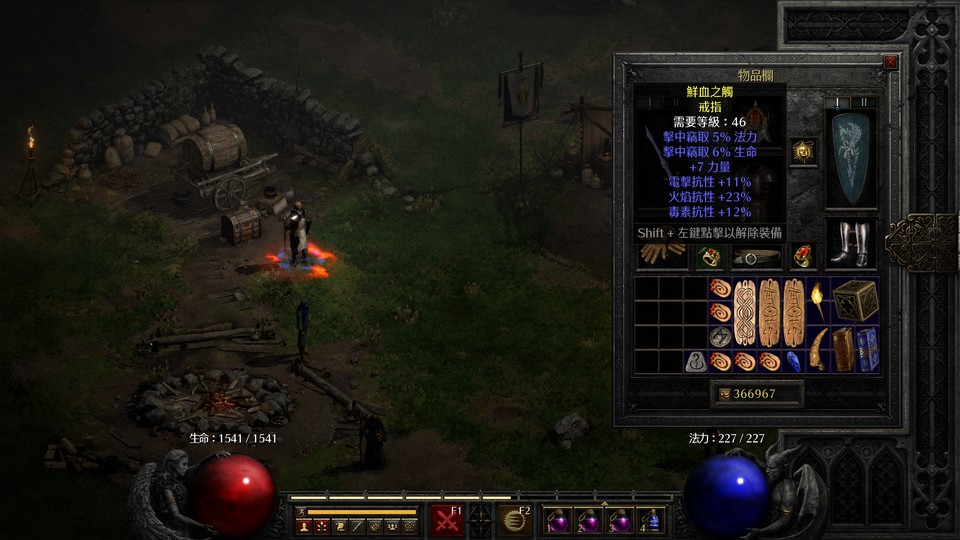The height and width of the screenshot is (540, 960).
Task: Select the equipped gloves slot
Action: click(x=663, y=257)
